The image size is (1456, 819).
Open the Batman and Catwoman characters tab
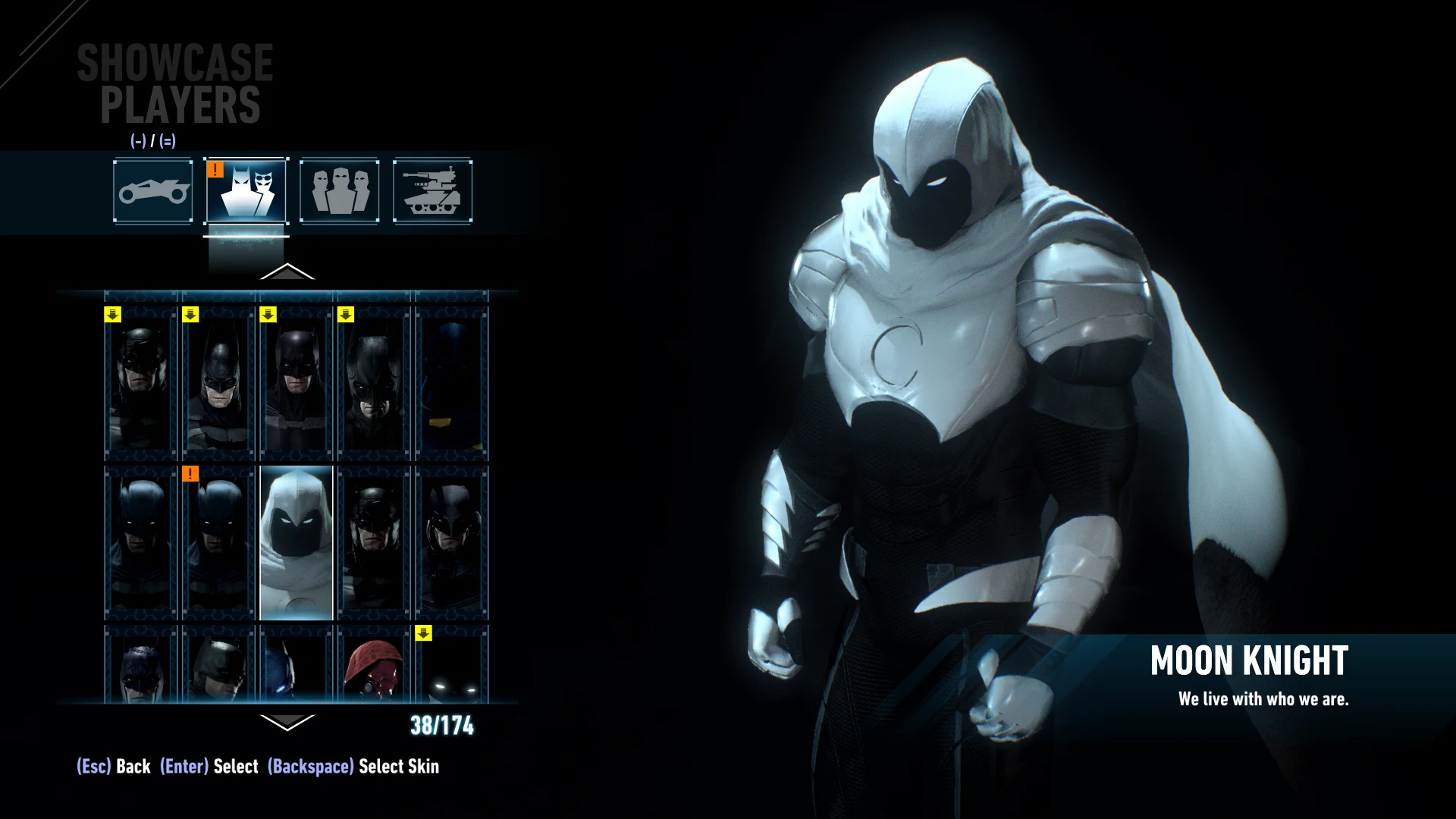246,191
